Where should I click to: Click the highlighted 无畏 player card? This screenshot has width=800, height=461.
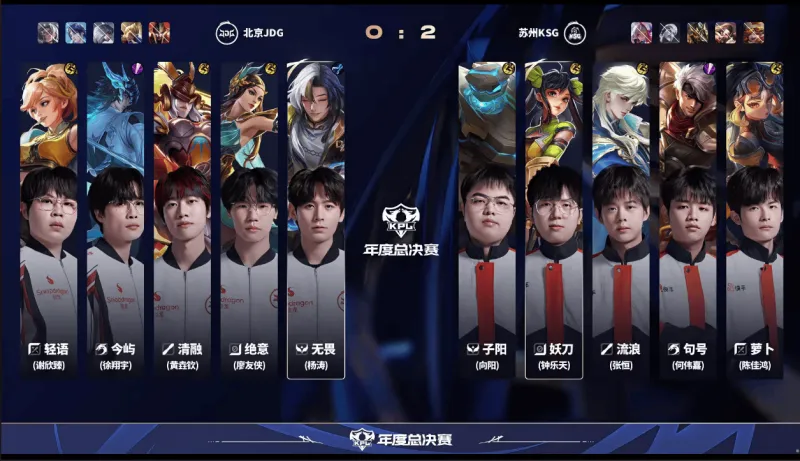pyautogui.click(x=316, y=220)
